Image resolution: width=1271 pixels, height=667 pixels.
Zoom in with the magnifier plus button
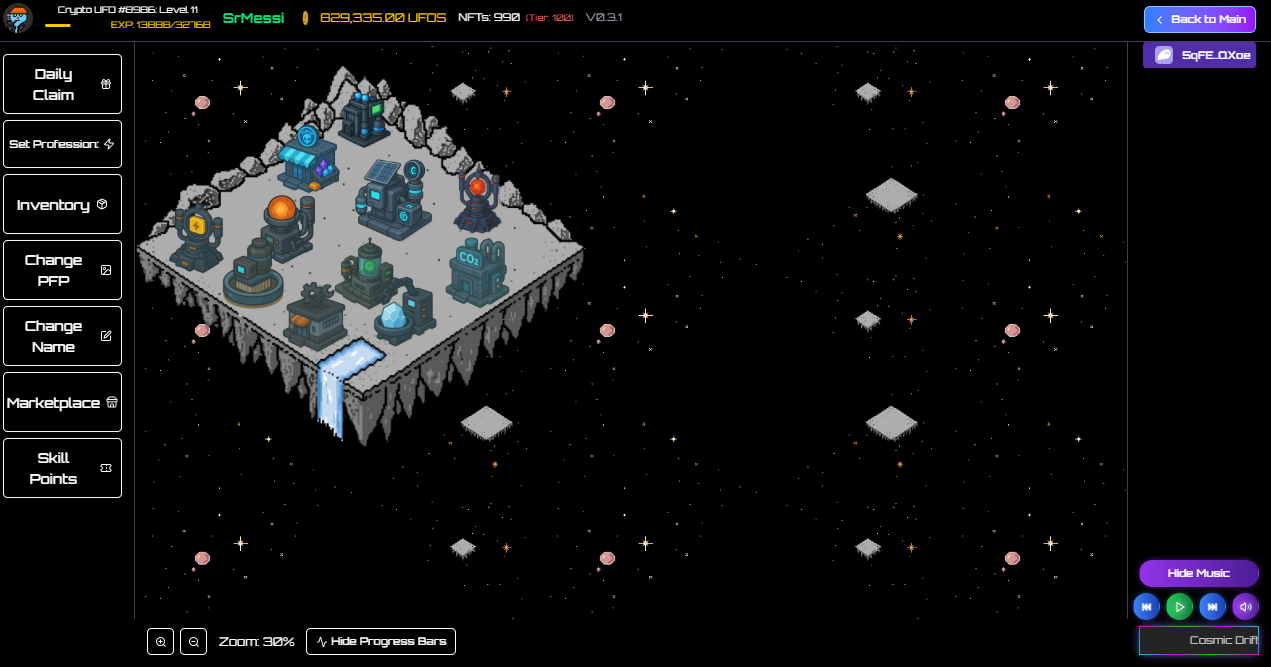[161, 641]
